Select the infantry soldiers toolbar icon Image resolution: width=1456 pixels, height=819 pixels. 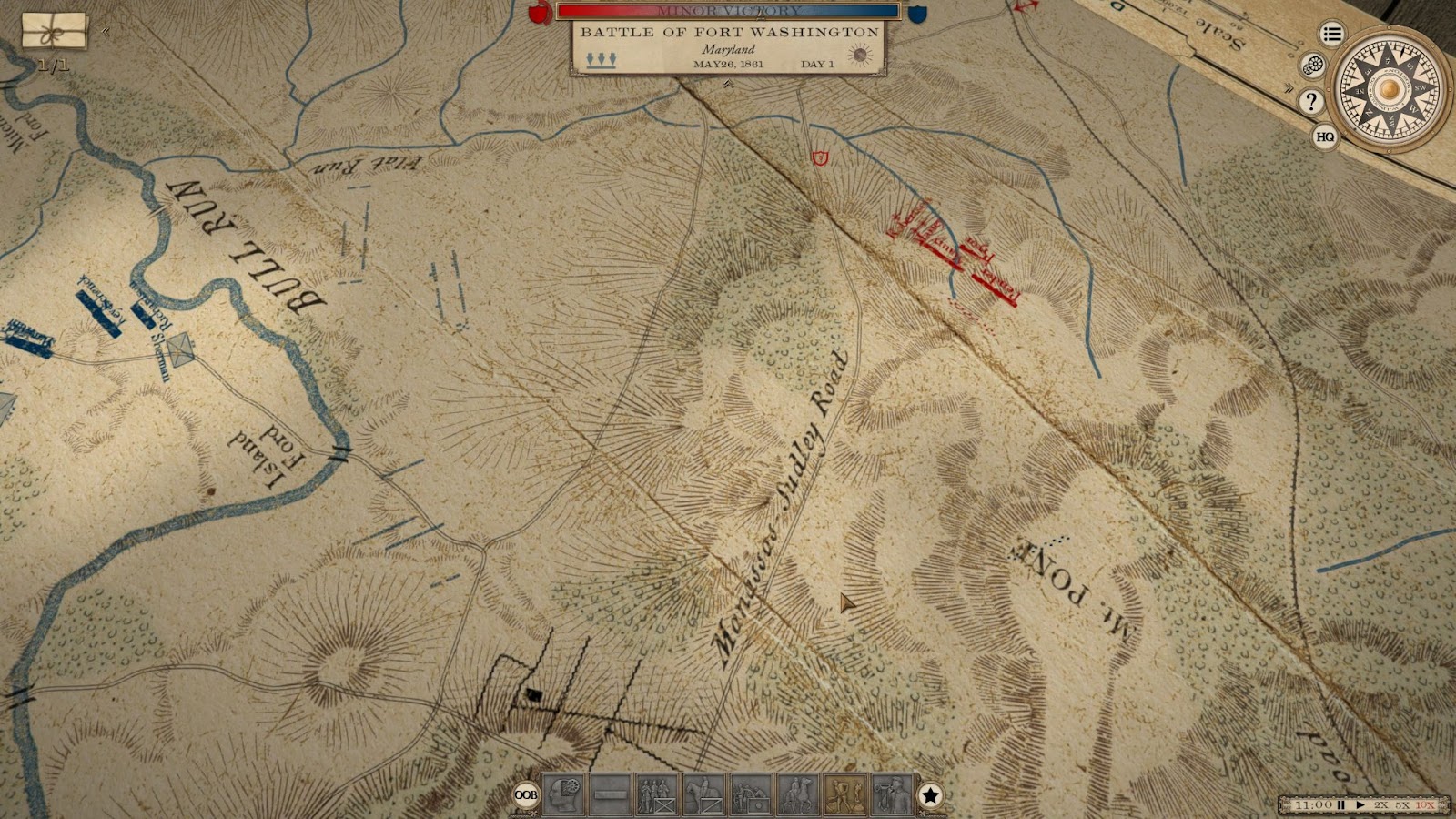coord(657,795)
